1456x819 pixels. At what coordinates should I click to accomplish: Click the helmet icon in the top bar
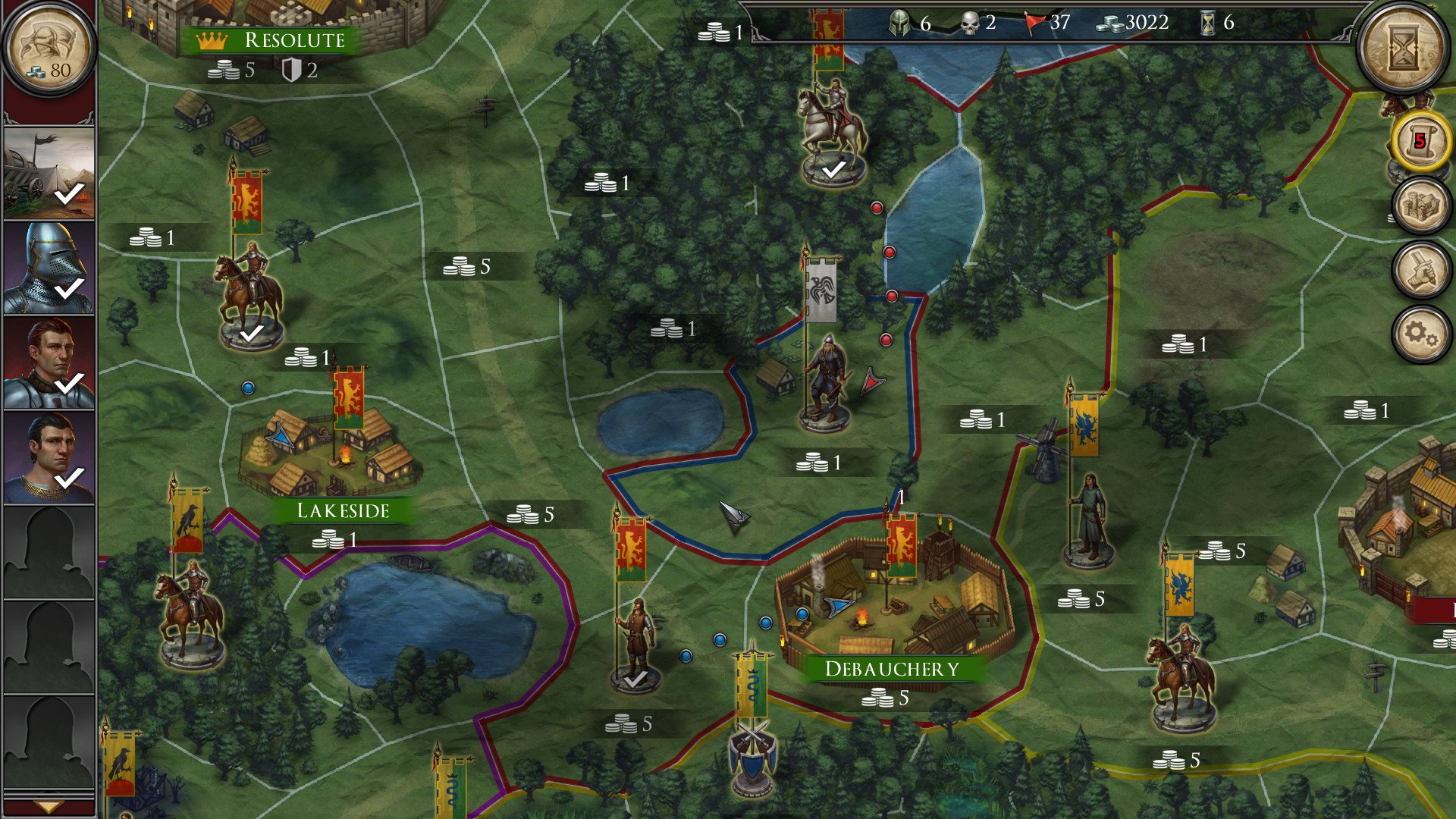point(901,24)
